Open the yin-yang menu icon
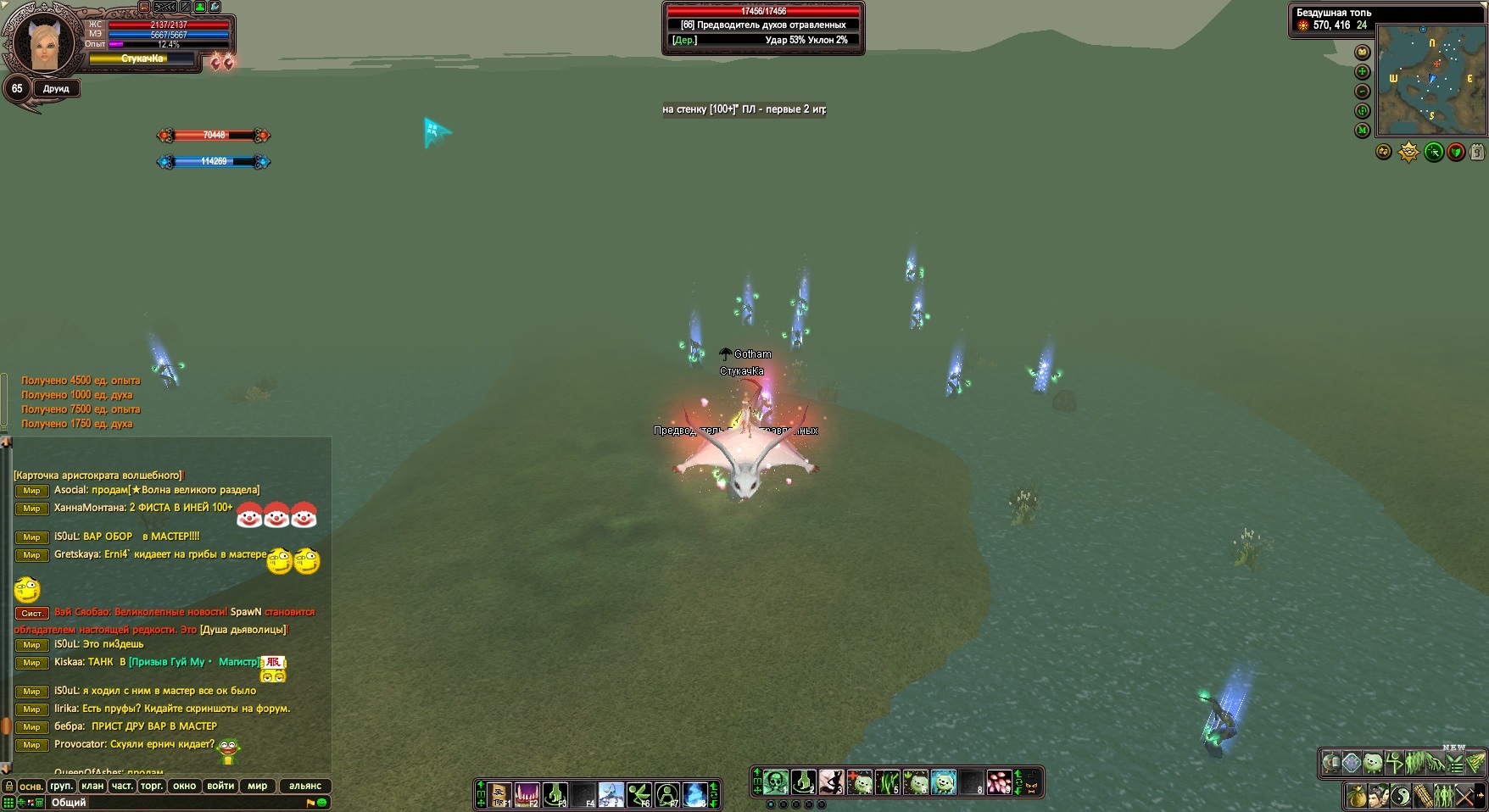The height and width of the screenshot is (812, 1489). tap(1401, 796)
